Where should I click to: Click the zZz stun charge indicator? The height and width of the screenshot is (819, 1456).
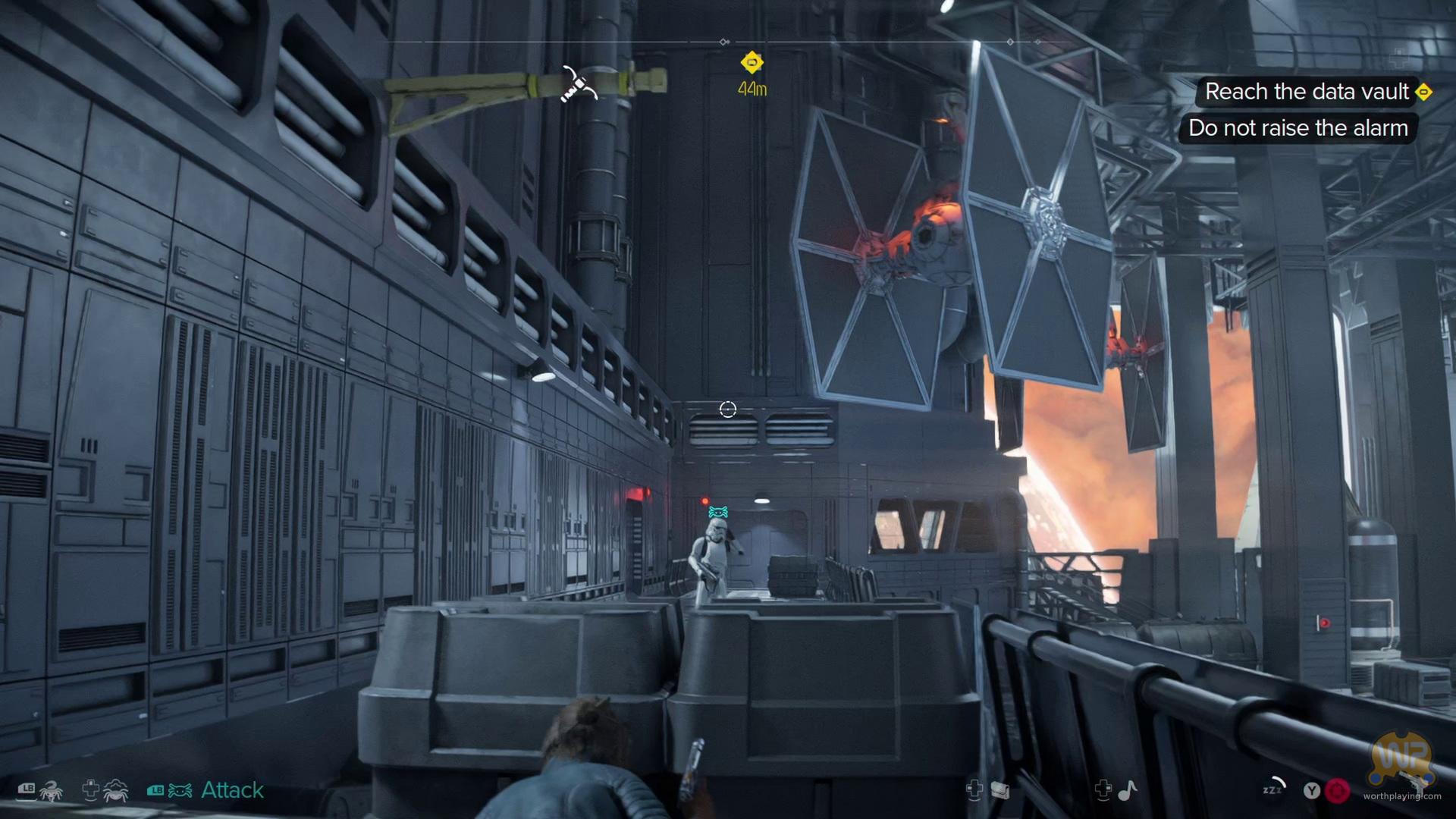coord(1274,789)
